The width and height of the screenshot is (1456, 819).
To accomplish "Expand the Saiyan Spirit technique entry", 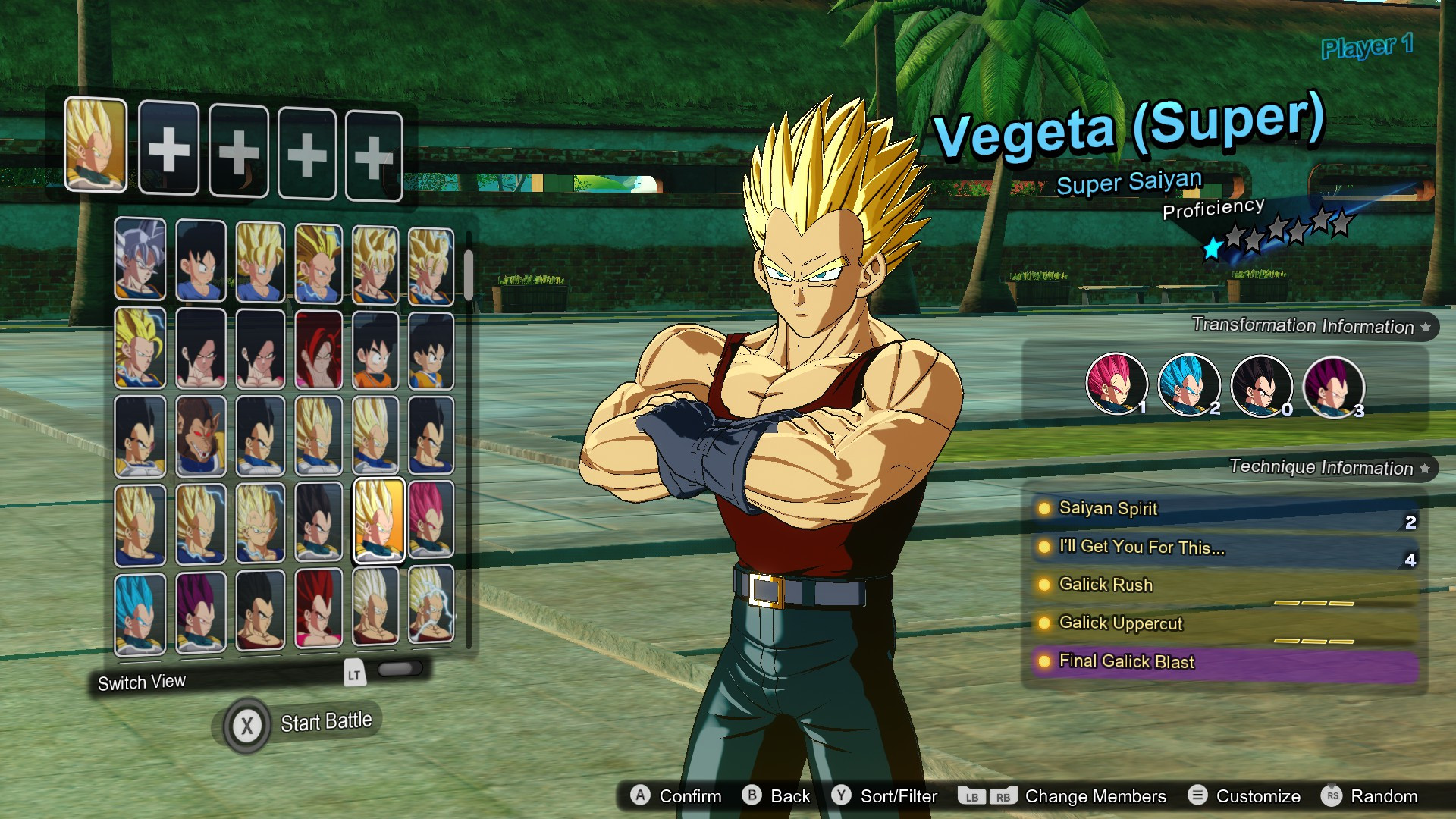I will [x=1109, y=509].
